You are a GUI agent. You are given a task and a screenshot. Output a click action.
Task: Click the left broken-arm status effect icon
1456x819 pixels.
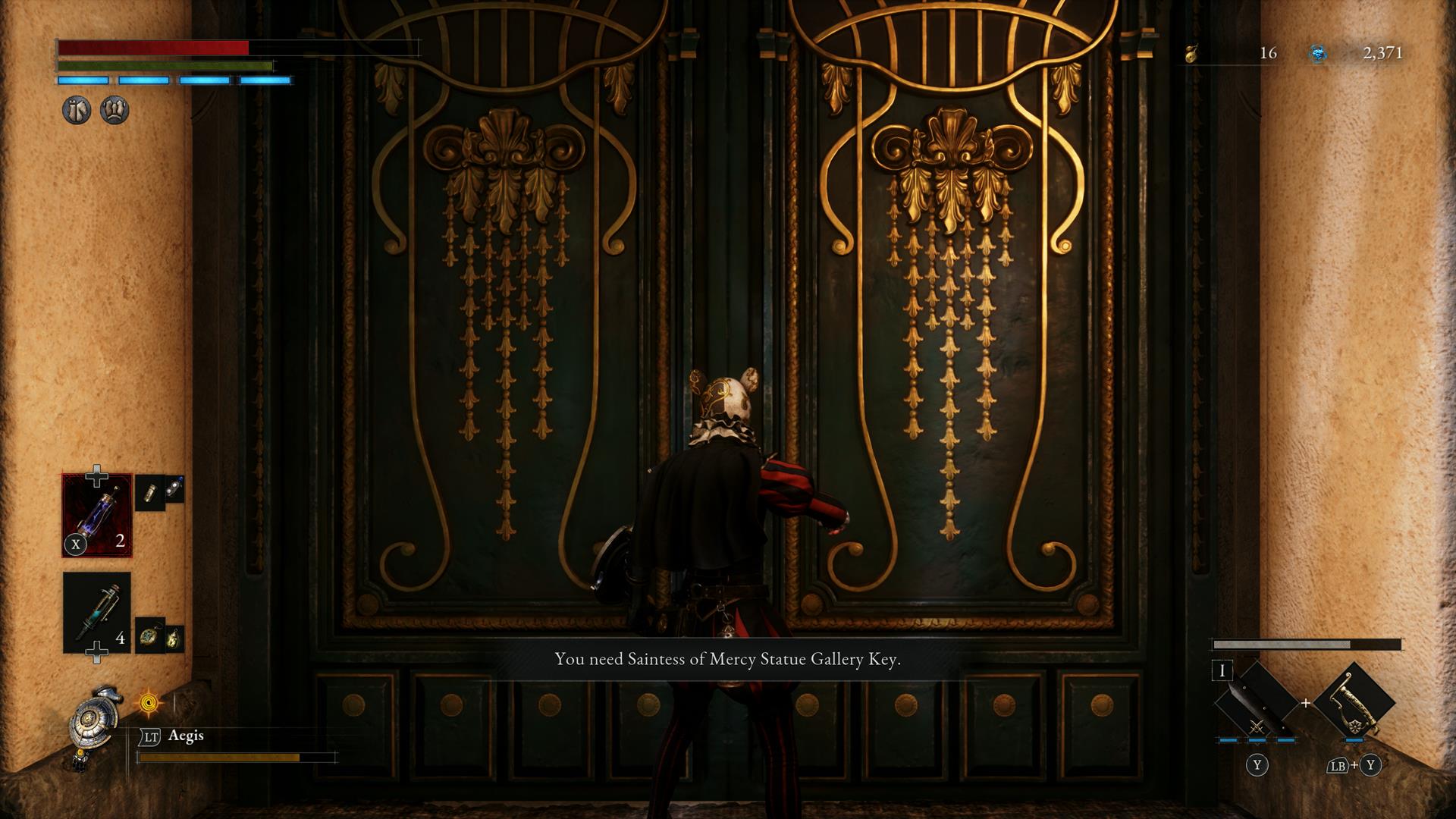pyautogui.click(x=77, y=111)
